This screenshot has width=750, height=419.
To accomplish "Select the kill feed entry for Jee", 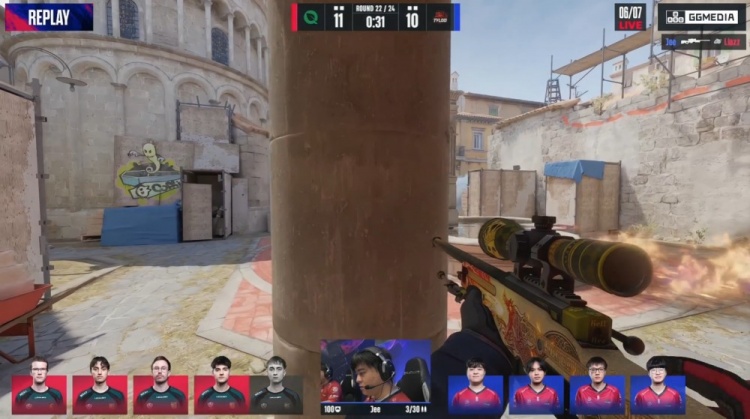I will tap(703, 42).
